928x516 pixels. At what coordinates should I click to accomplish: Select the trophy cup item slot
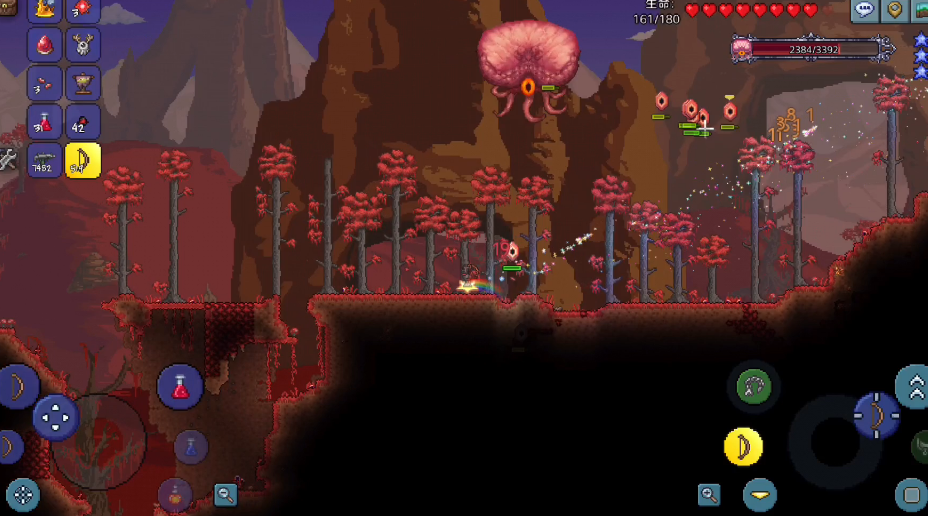pyautogui.click(x=83, y=82)
